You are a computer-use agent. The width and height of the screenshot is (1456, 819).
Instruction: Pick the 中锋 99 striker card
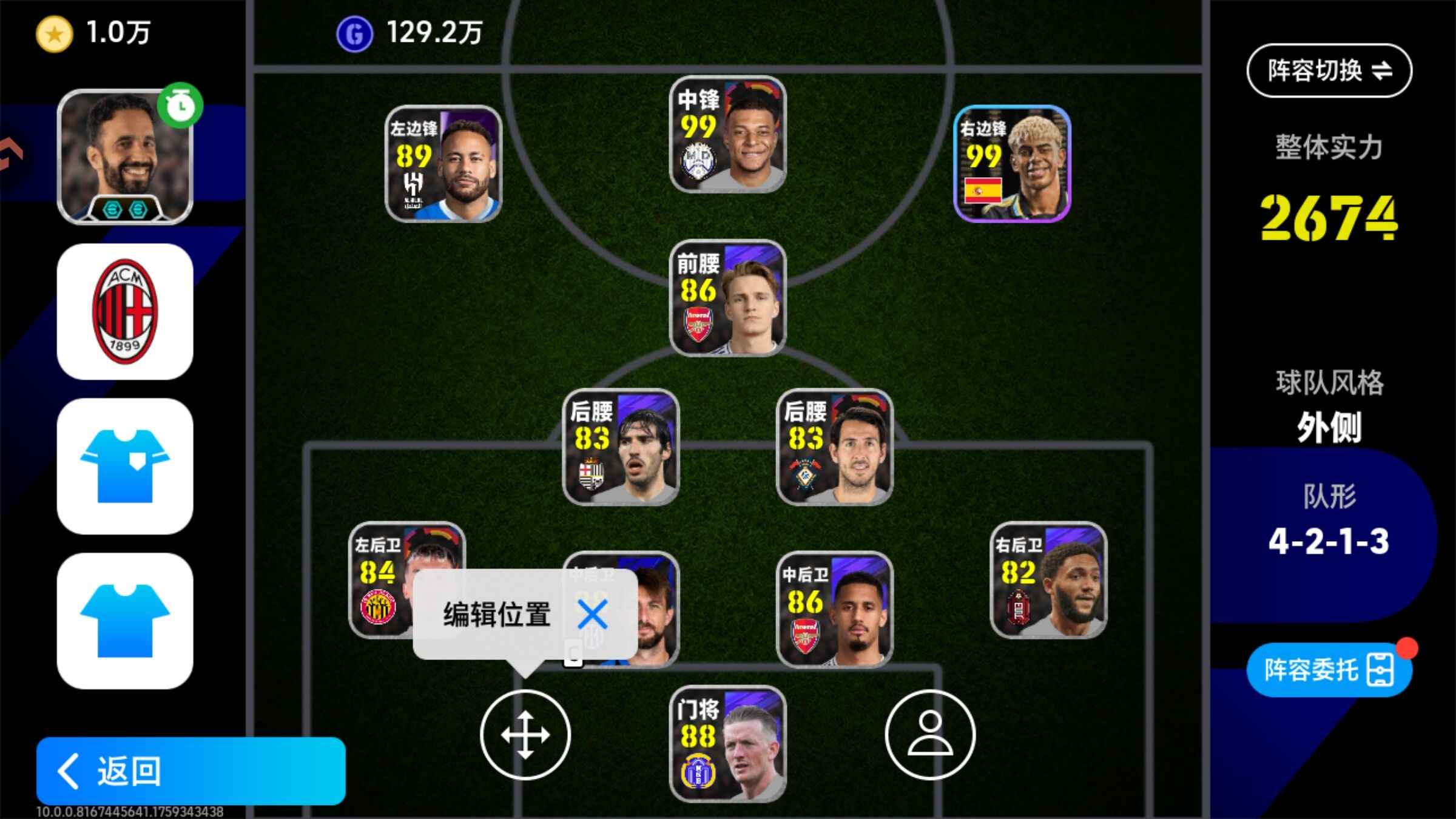click(727, 135)
